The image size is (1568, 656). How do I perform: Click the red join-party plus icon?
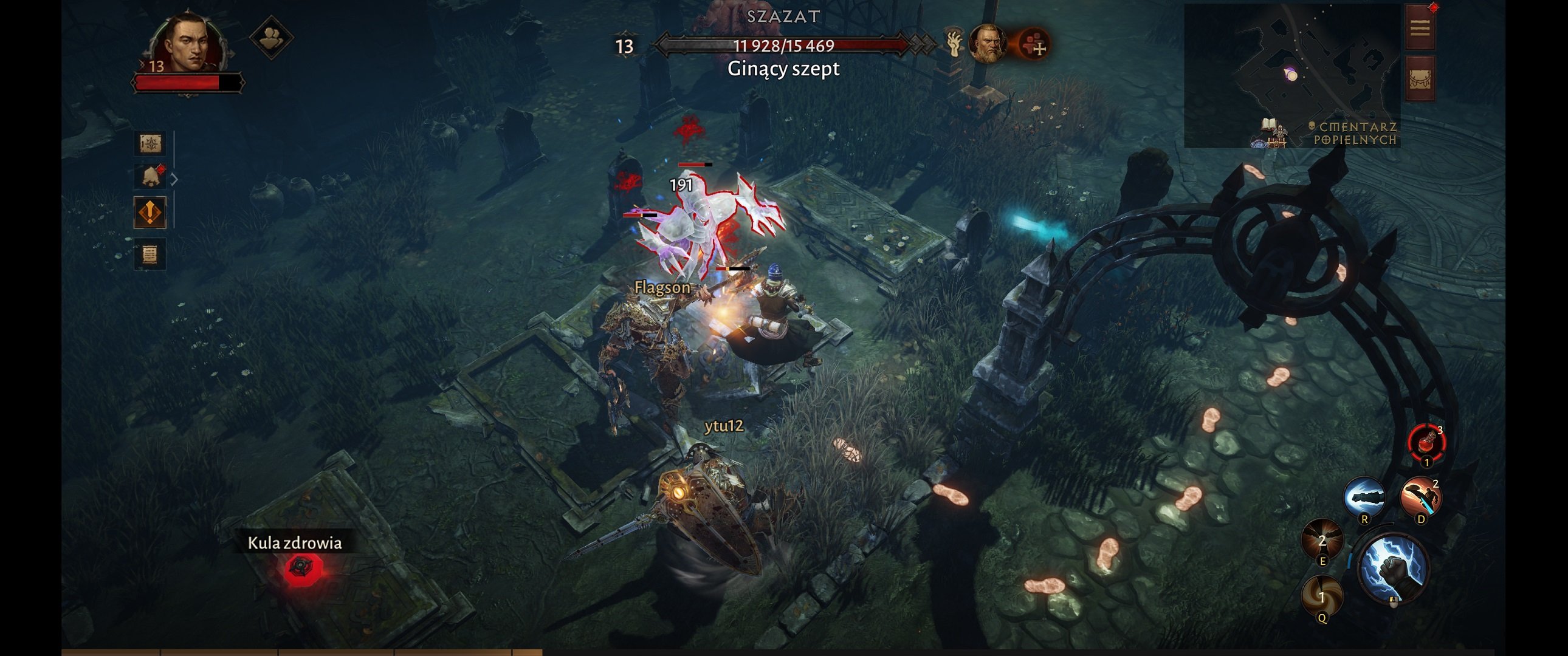click(x=1034, y=44)
